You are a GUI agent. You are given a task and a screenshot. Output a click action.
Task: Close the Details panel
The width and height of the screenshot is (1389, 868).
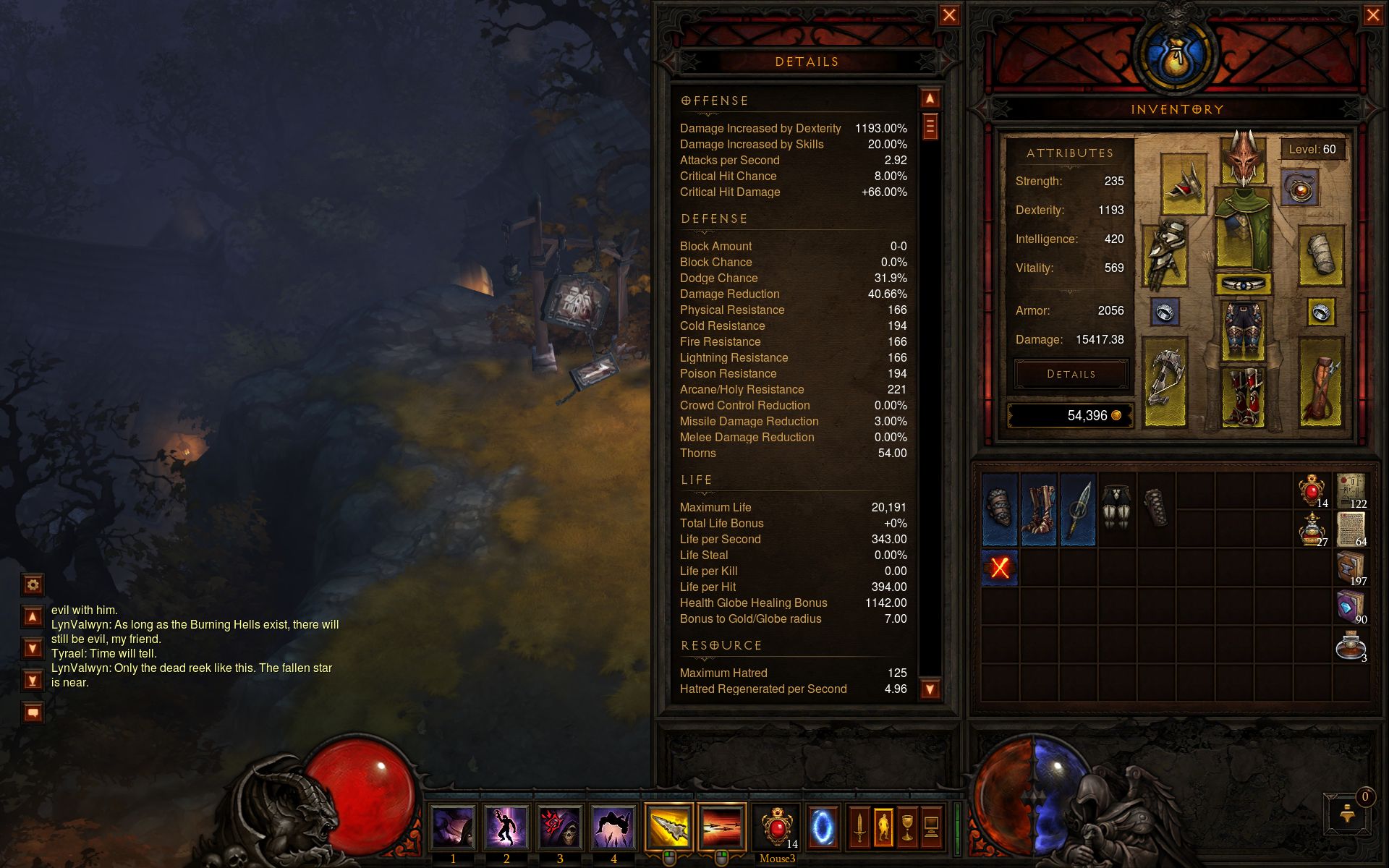[x=949, y=15]
